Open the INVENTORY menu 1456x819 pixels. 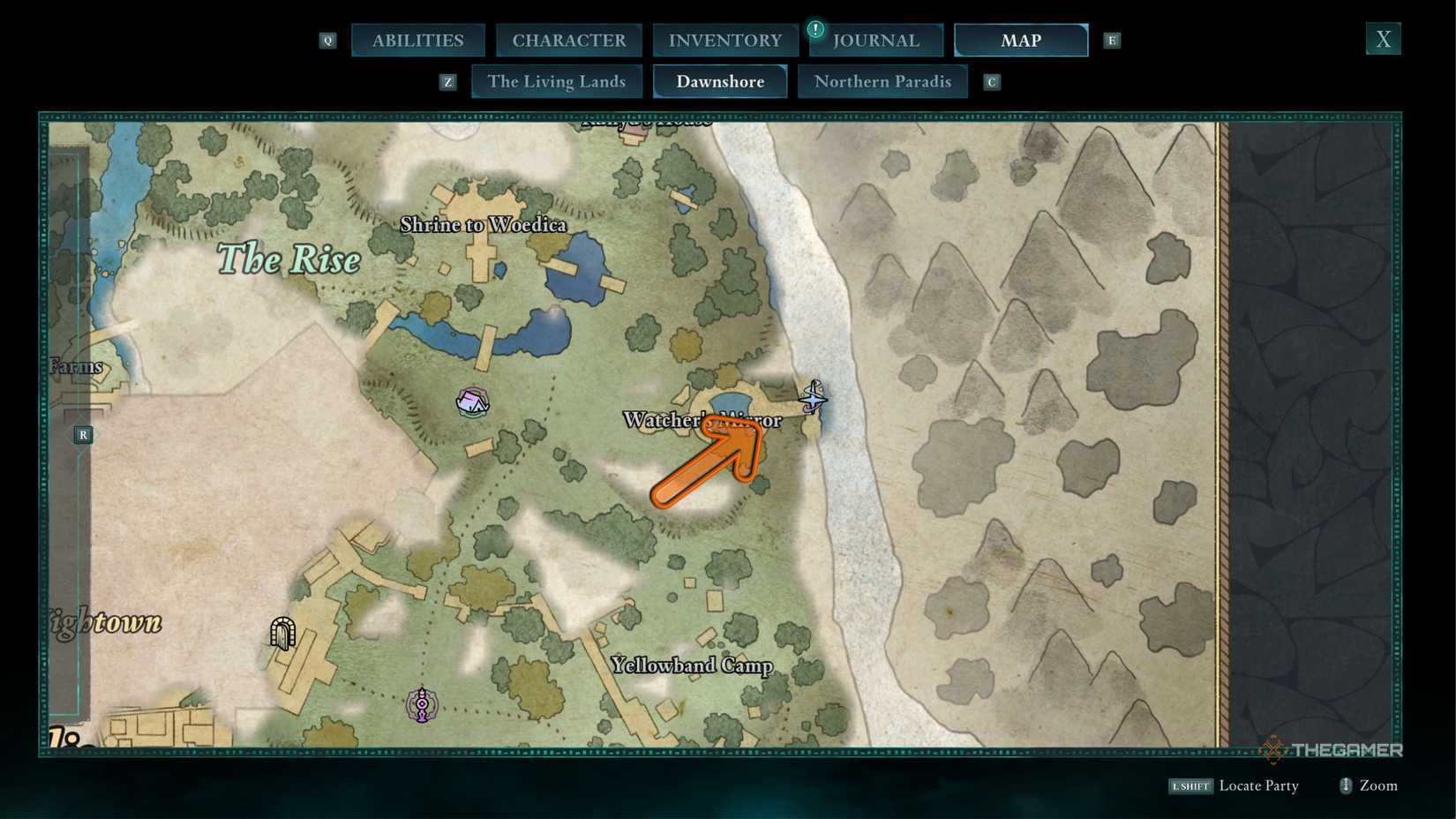[x=724, y=40]
